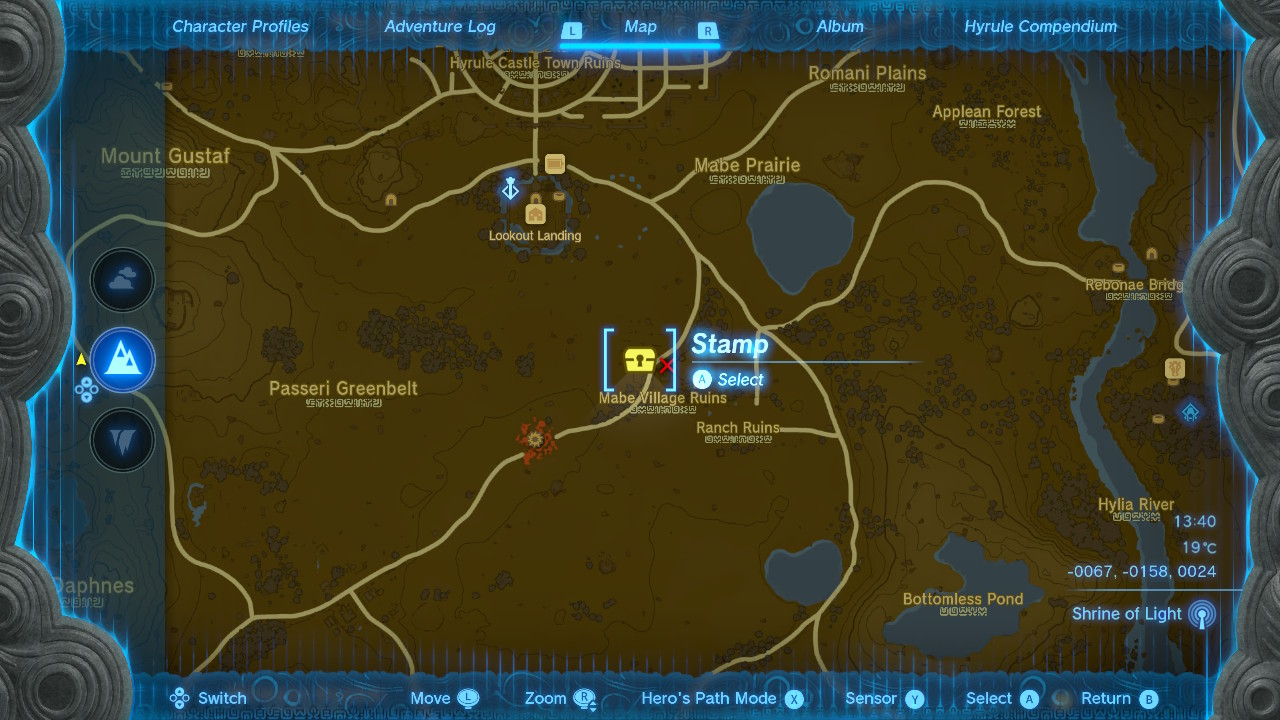Screen dimensions: 1280x720
Task: Click the Skyview Tower icon at Lookout Landing
Action: [x=510, y=187]
